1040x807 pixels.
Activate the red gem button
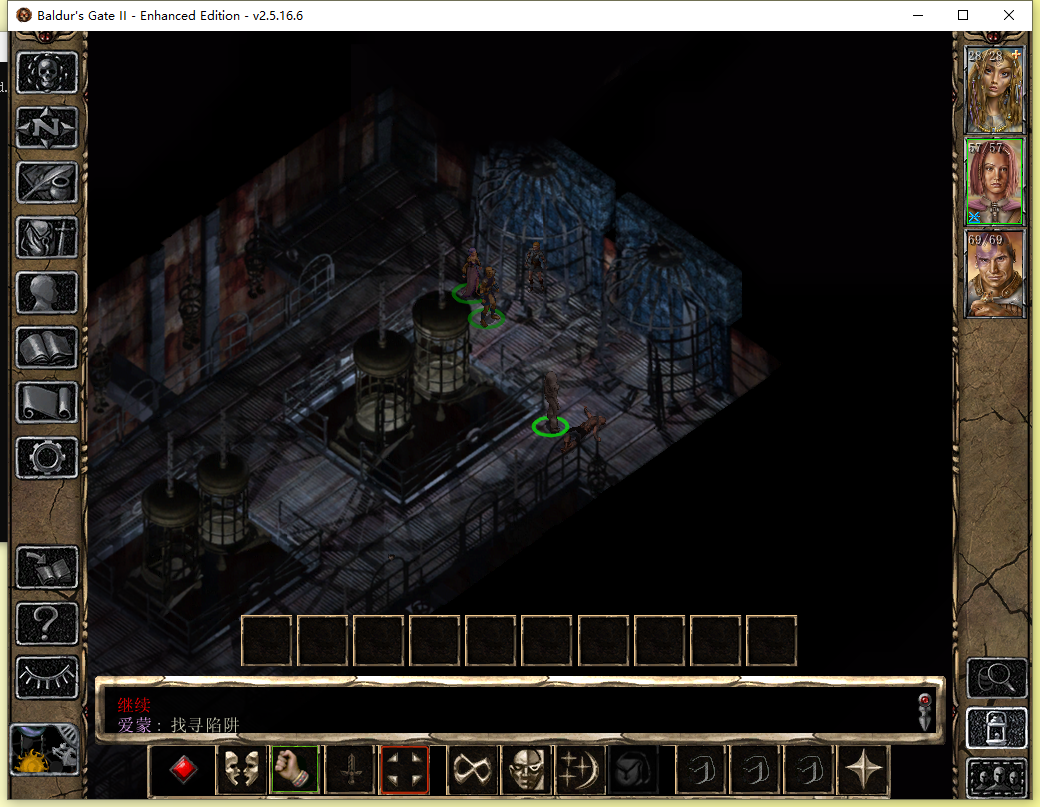183,770
